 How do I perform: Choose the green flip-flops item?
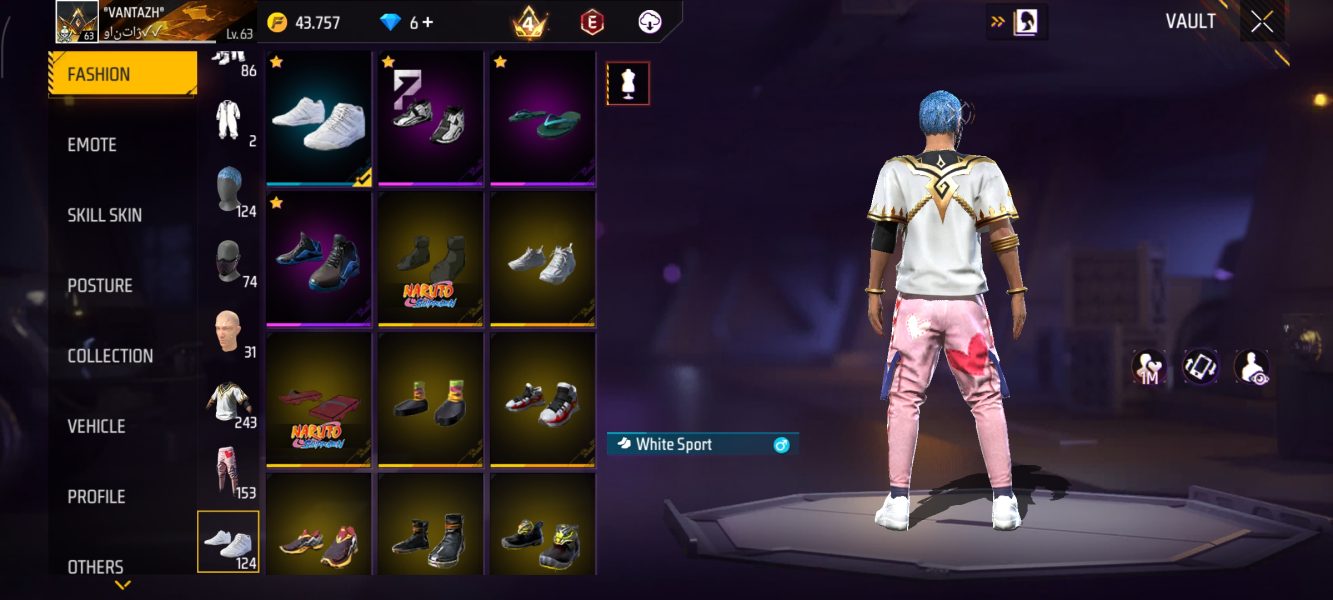tap(542, 119)
